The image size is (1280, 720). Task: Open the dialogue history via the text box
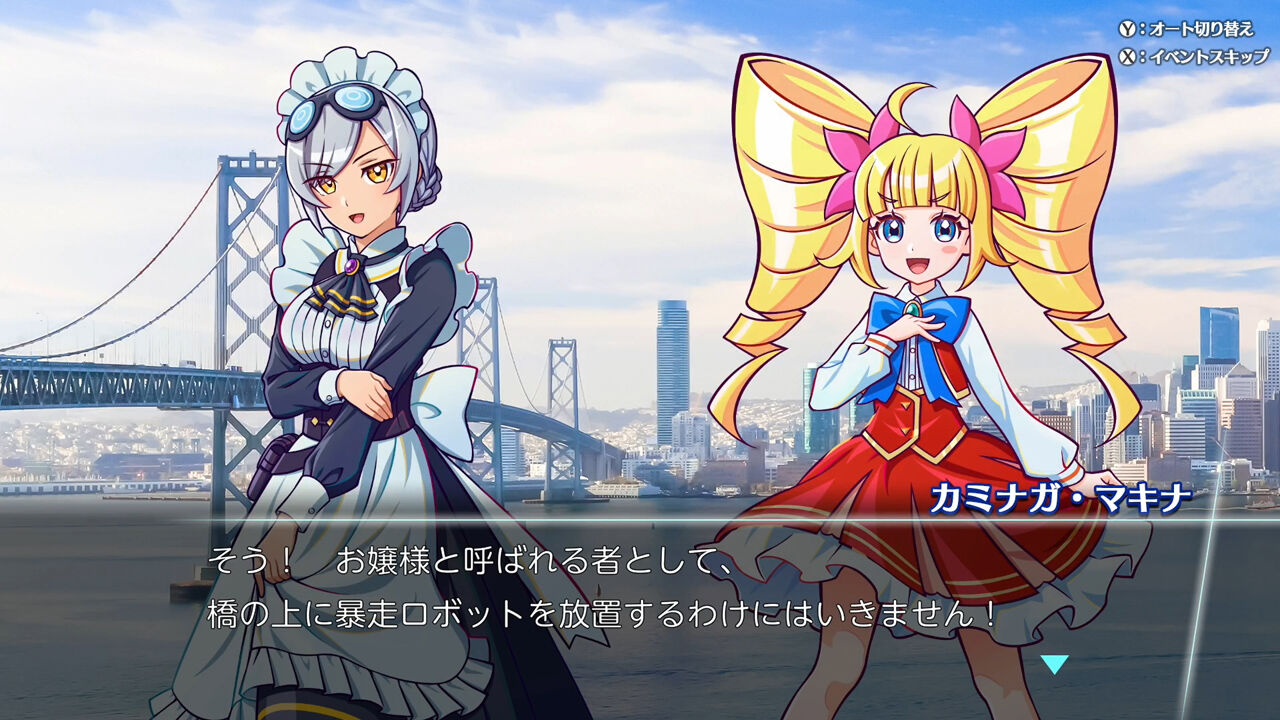pyautogui.click(x=640, y=590)
